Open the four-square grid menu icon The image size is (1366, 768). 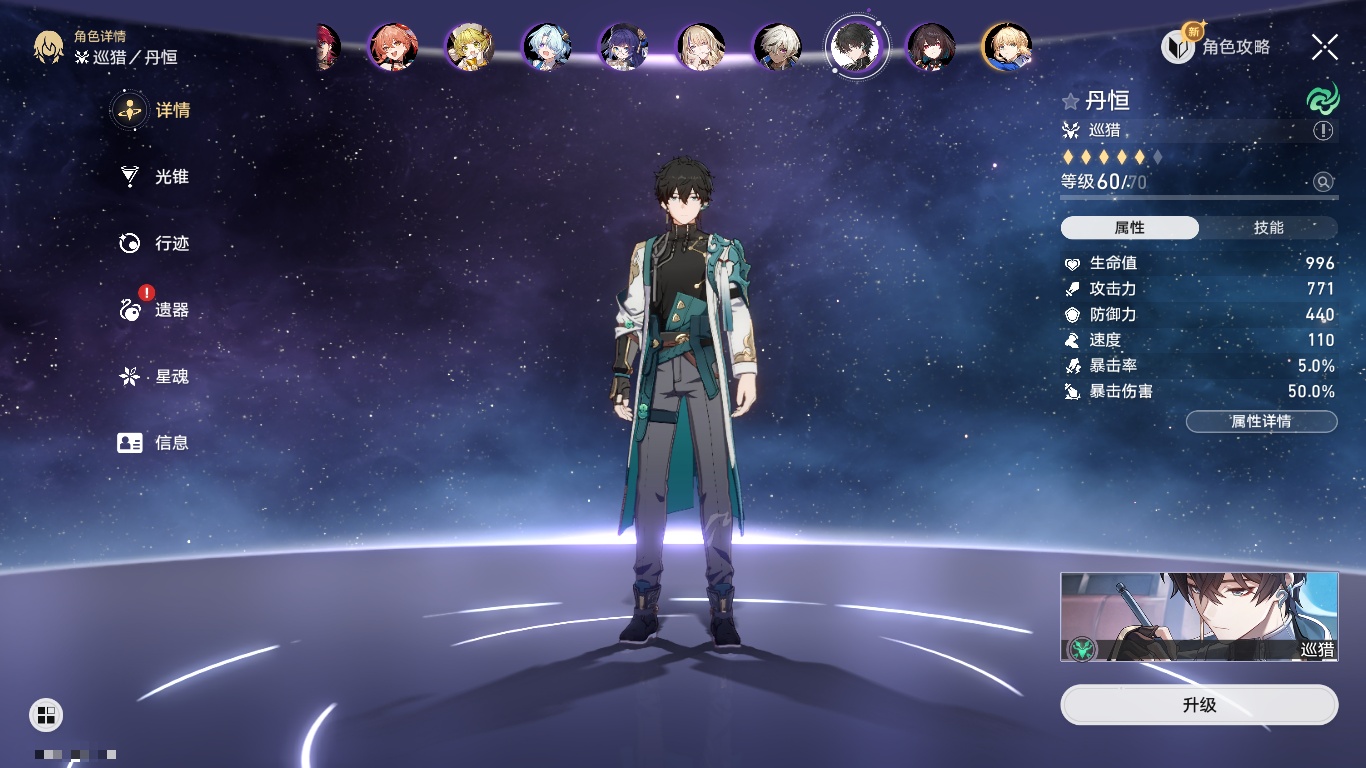point(46,714)
